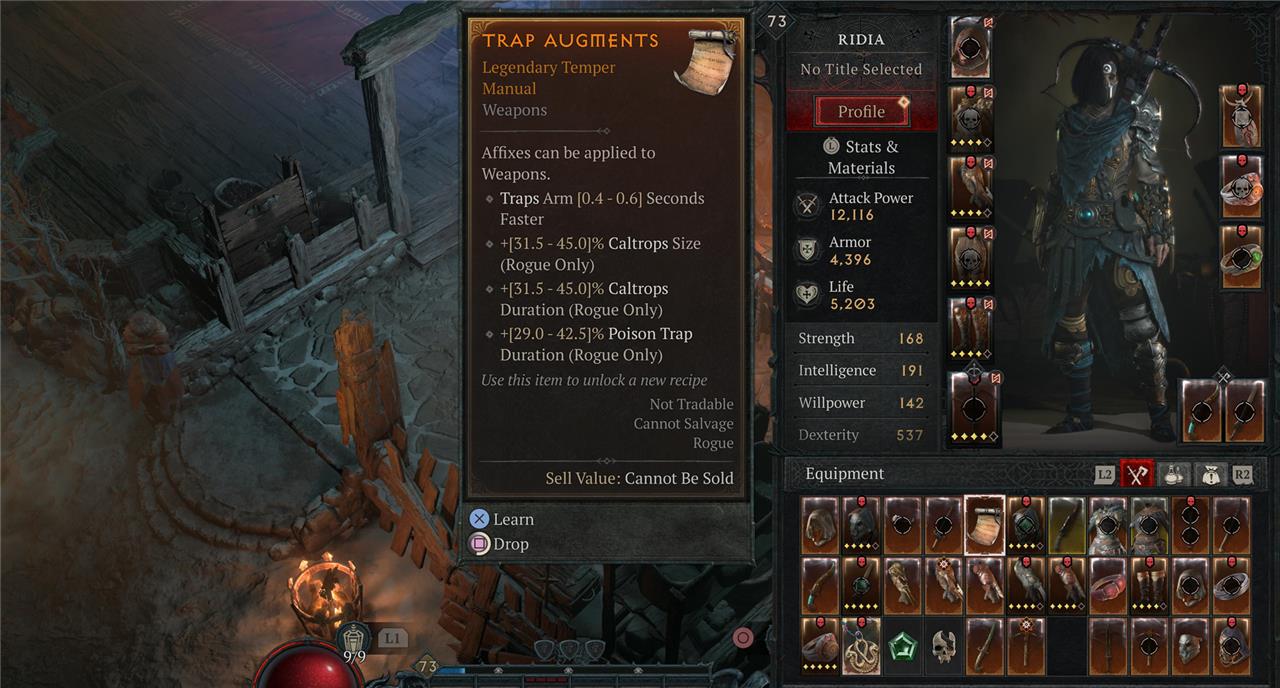Select the red belt in inventory
The image size is (1280, 688).
(x=1108, y=585)
